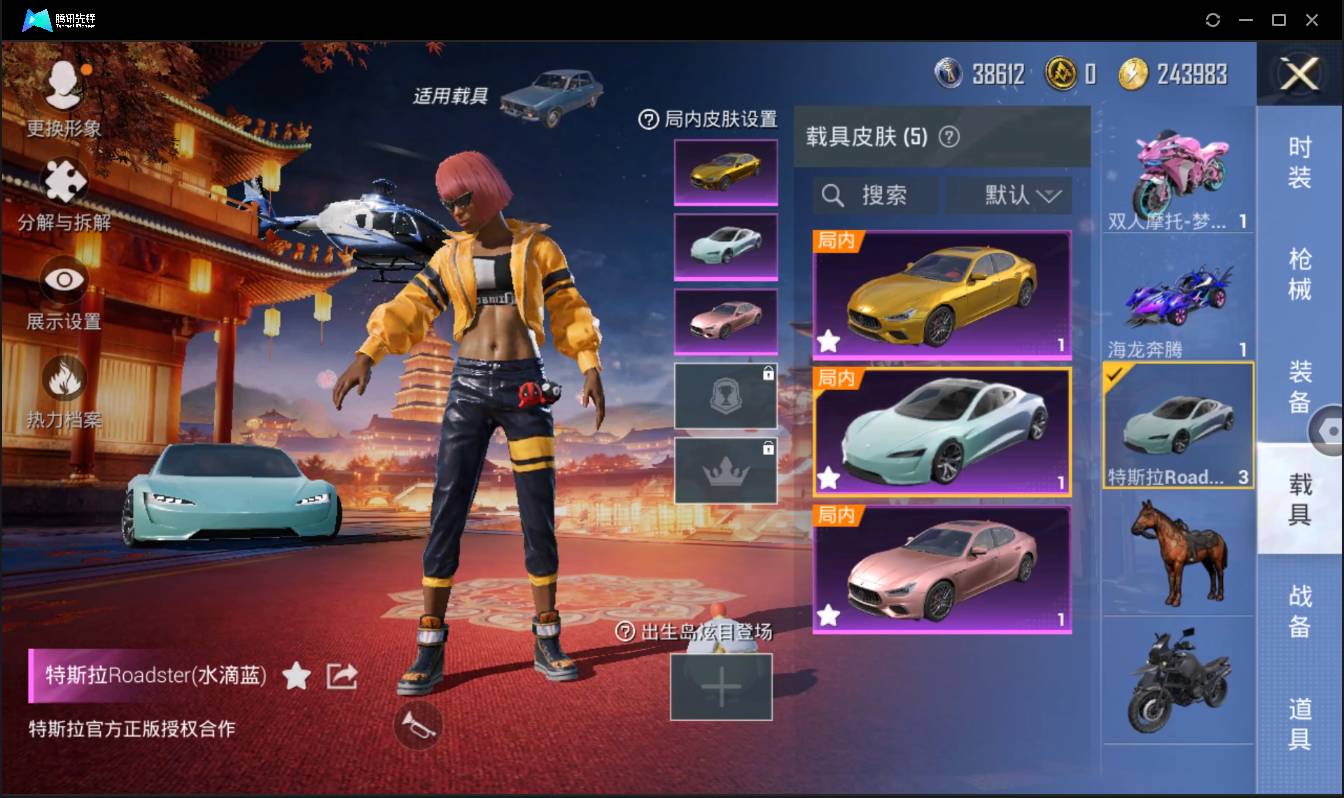Open 热力档案 heat profile
The width and height of the screenshot is (1344, 798).
pyautogui.click(x=62, y=375)
